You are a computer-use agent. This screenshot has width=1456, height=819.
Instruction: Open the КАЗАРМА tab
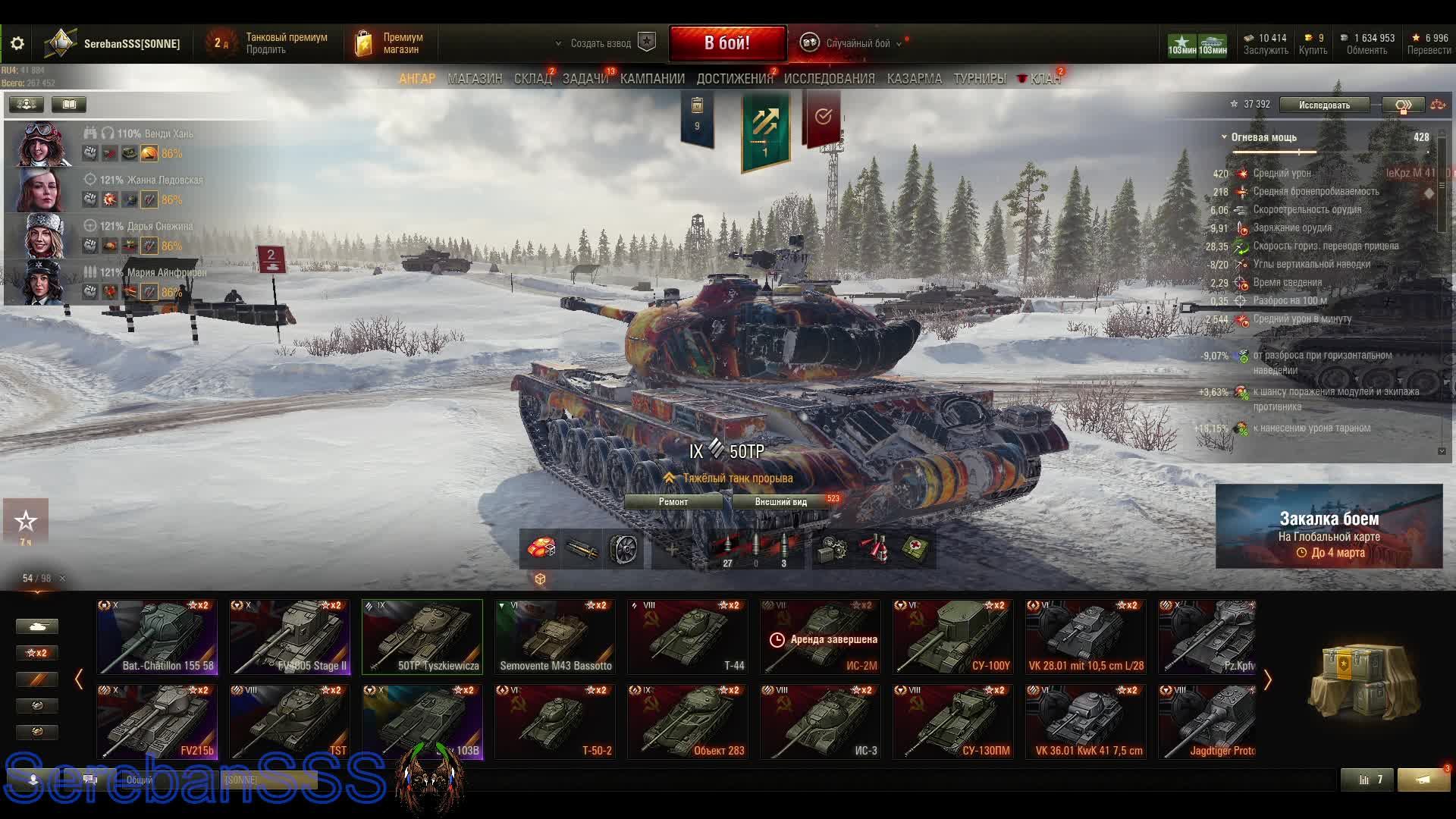(914, 79)
